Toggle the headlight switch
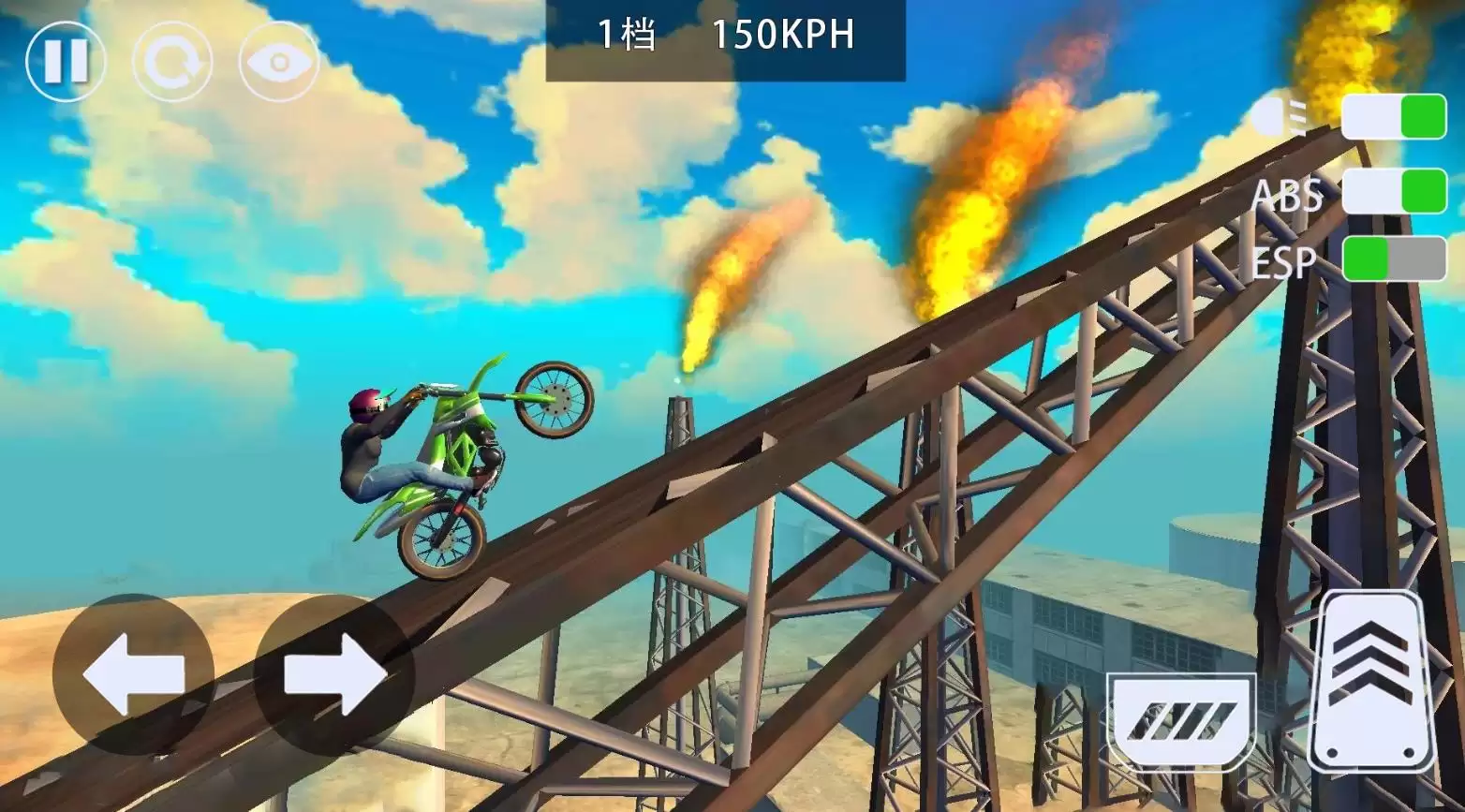 pos(1394,117)
